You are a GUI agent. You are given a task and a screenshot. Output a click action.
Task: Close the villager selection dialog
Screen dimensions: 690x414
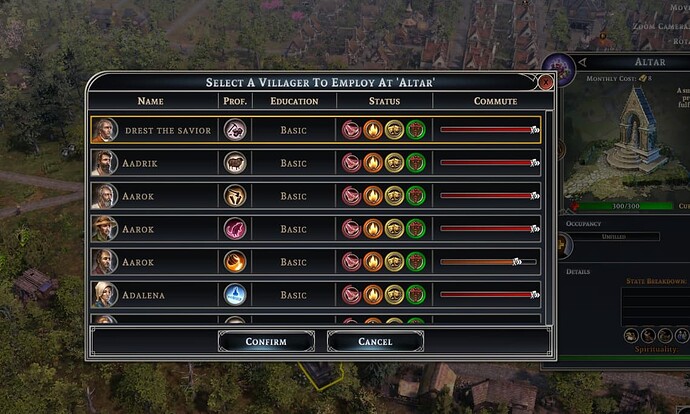point(546,82)
